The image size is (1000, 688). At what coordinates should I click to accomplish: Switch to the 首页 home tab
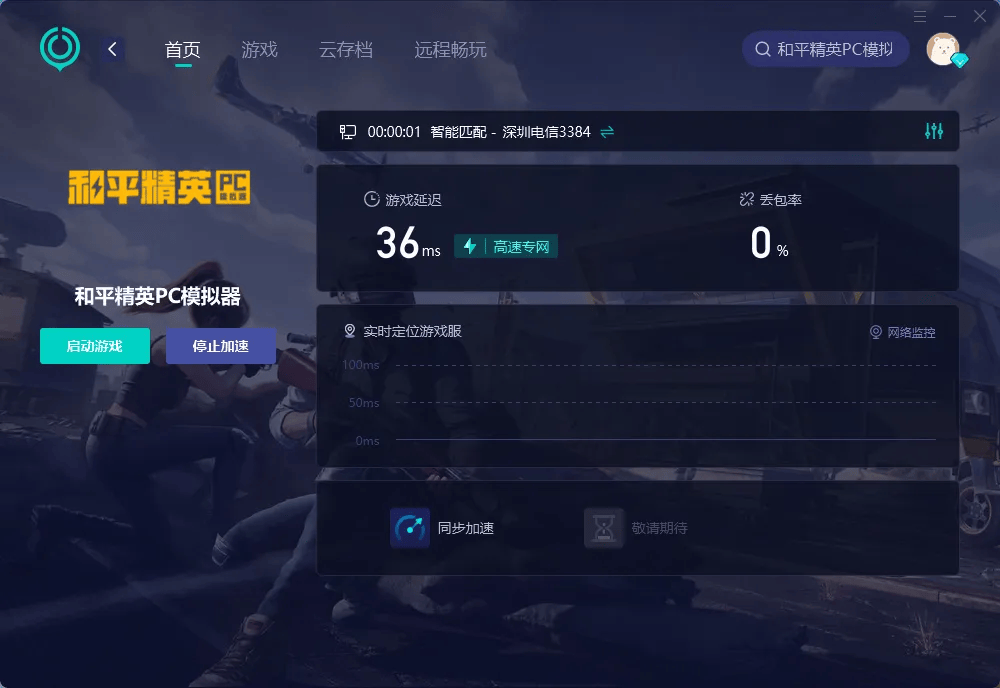point(182,50)
